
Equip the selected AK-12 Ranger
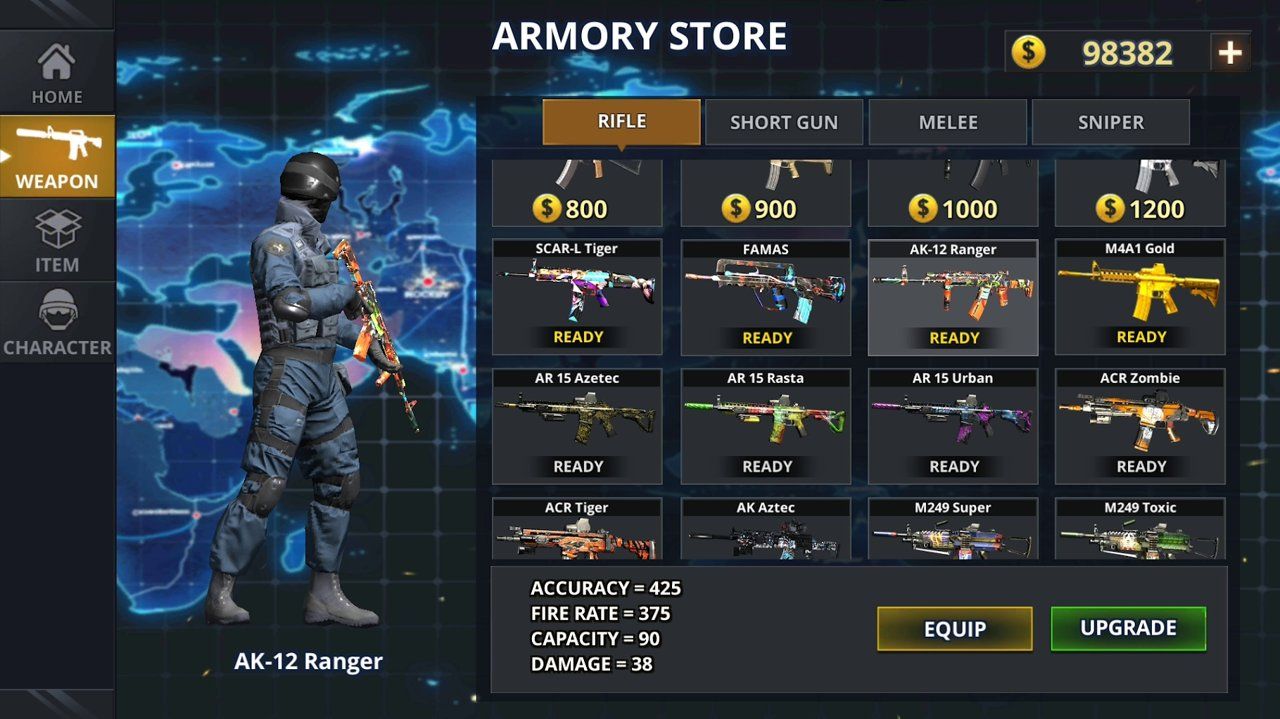tap(955, 629)
